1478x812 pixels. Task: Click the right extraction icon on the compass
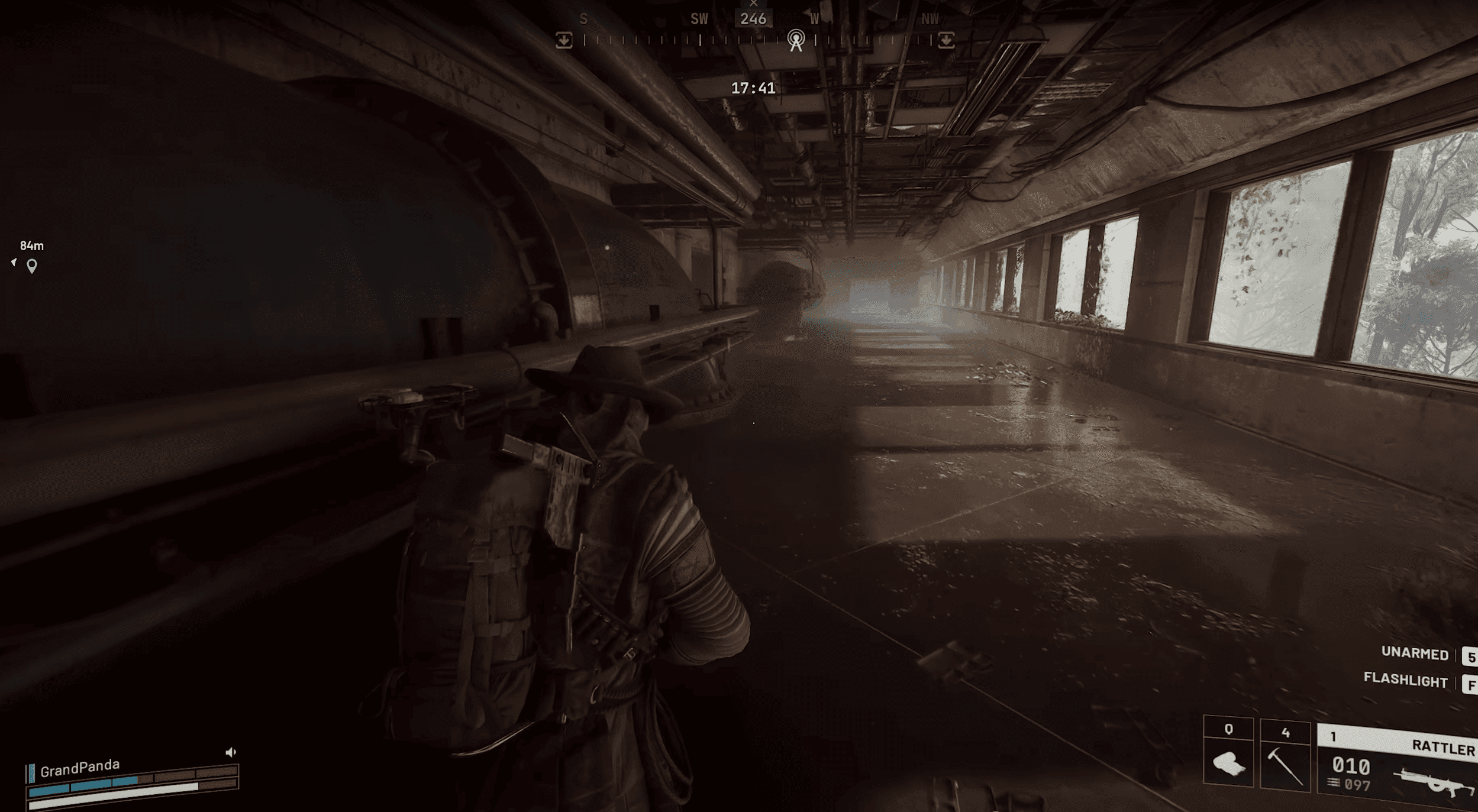[x=946, y=40]
